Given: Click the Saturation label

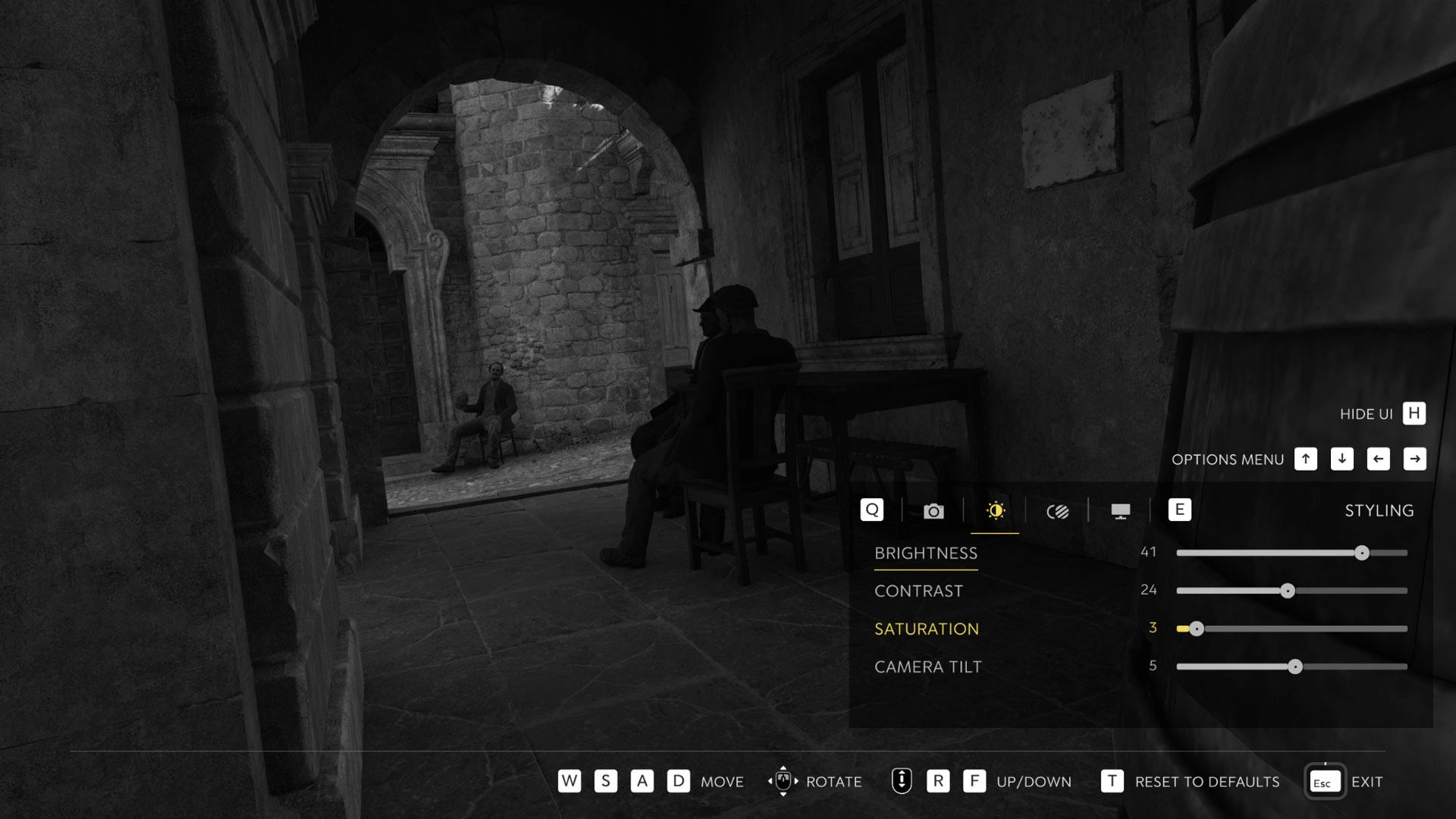Looking at the screenshot, I should [927, 629].
